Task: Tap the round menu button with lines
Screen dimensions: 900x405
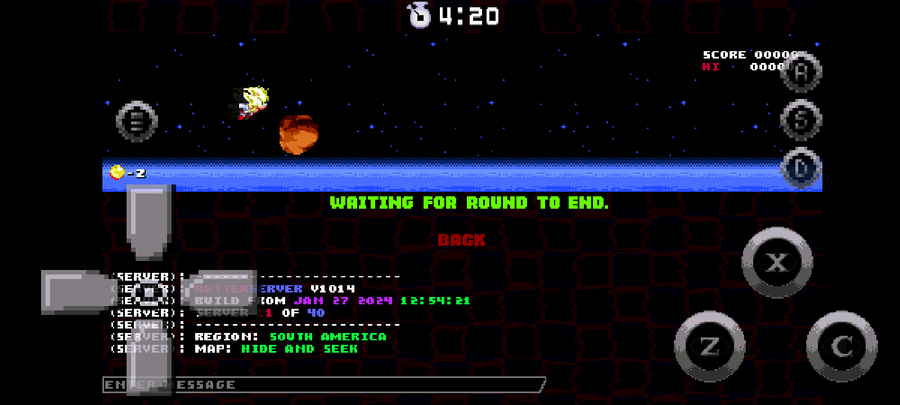Action: 137,121
